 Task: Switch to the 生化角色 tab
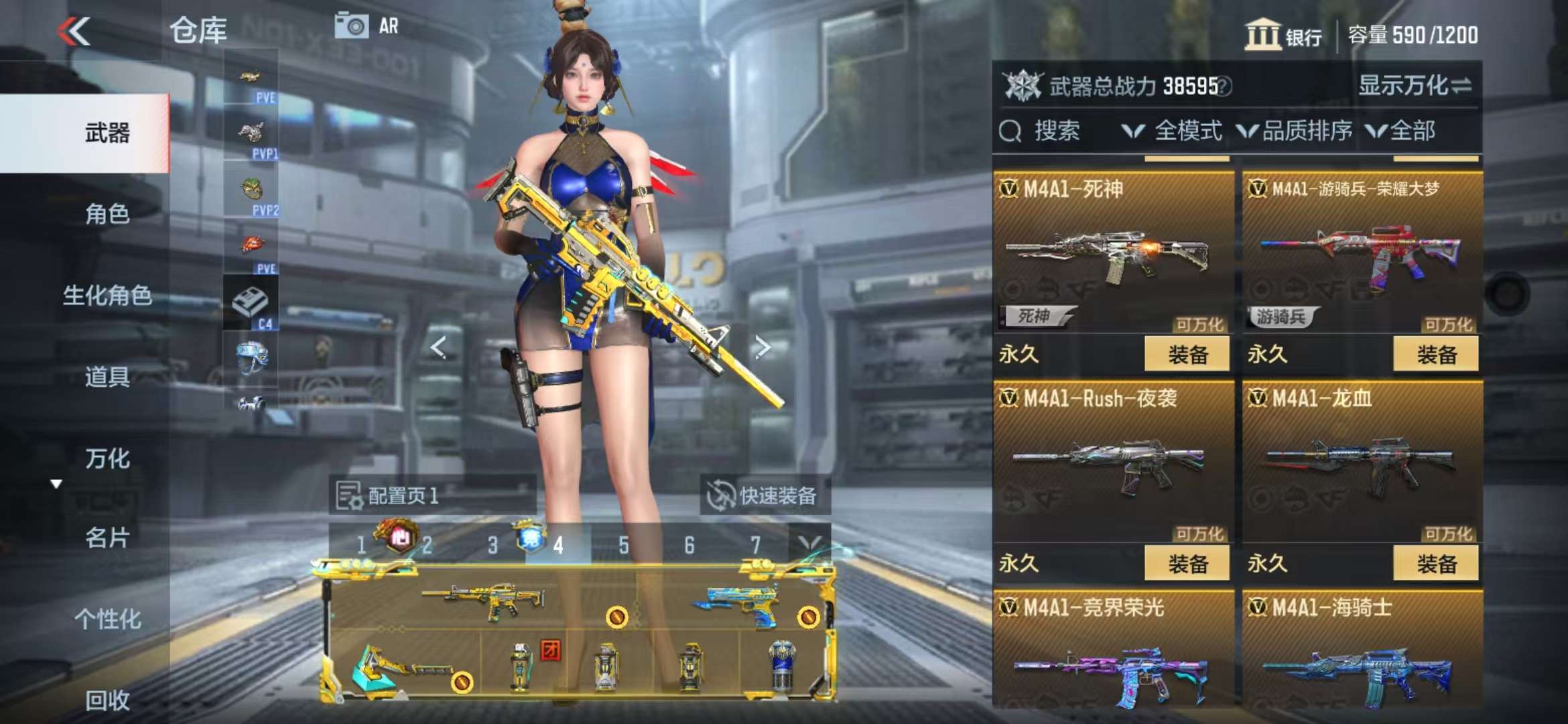[107, 296]
